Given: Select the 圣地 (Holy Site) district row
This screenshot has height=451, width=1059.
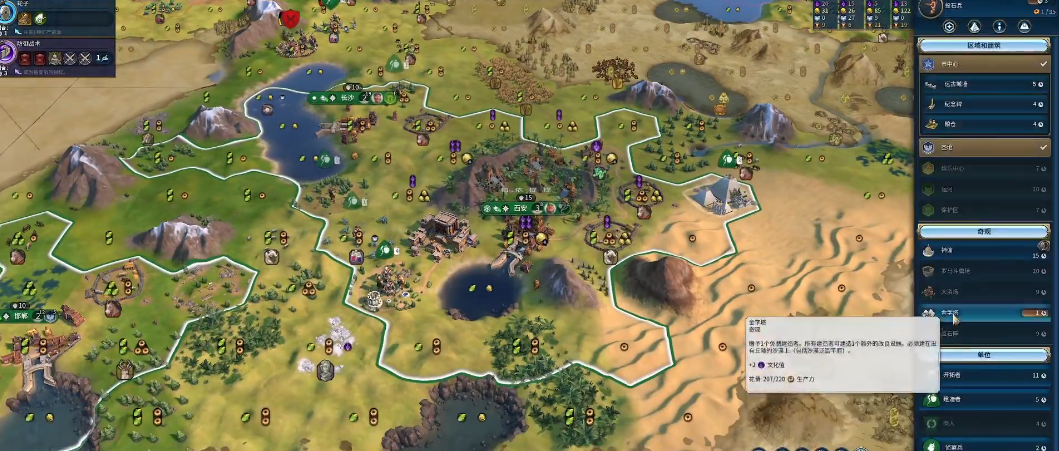Looking at the screenshot, I should 982,147.
